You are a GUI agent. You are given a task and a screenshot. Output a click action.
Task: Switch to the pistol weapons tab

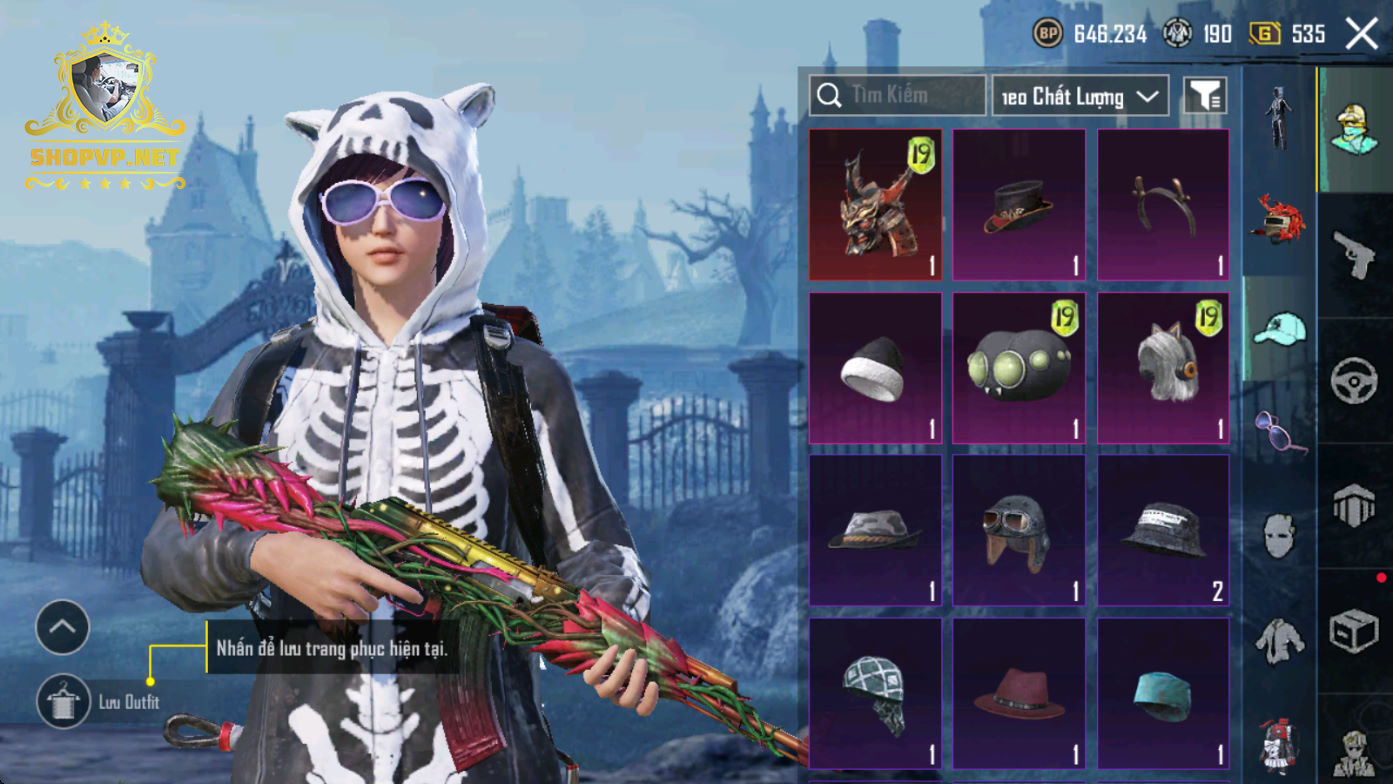[1355, 254]
